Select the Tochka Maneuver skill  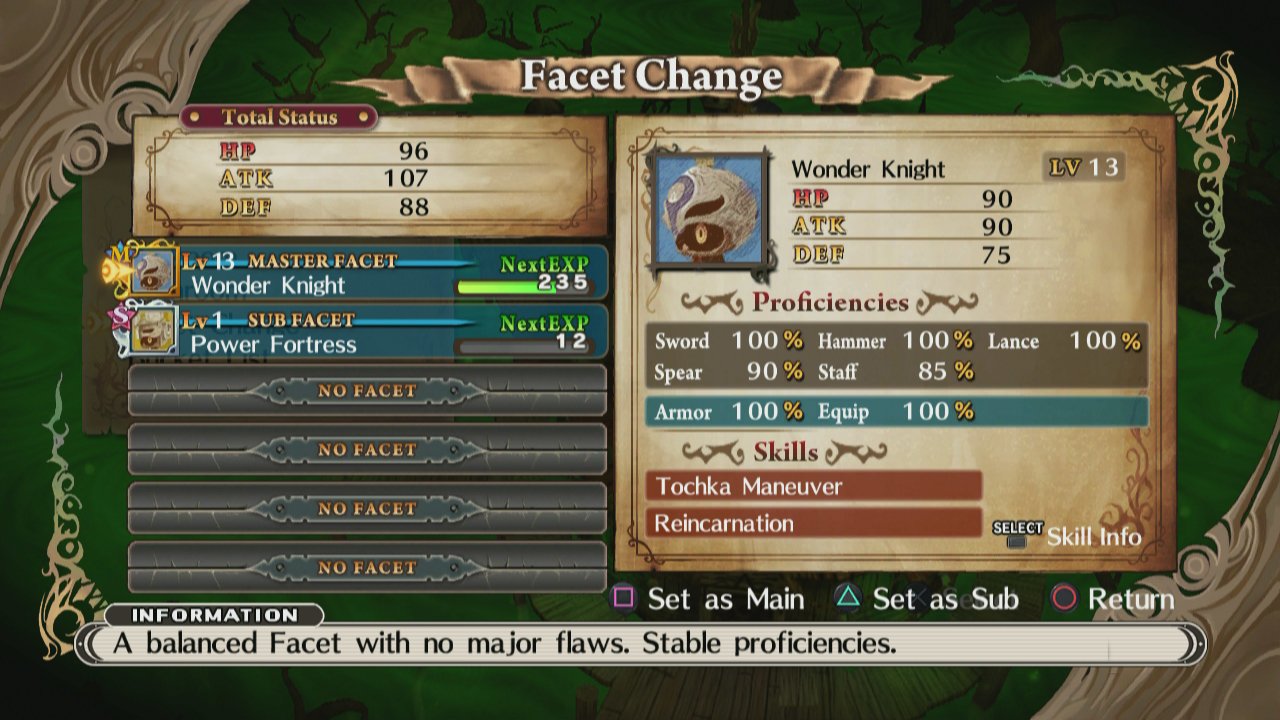(812, 486)
